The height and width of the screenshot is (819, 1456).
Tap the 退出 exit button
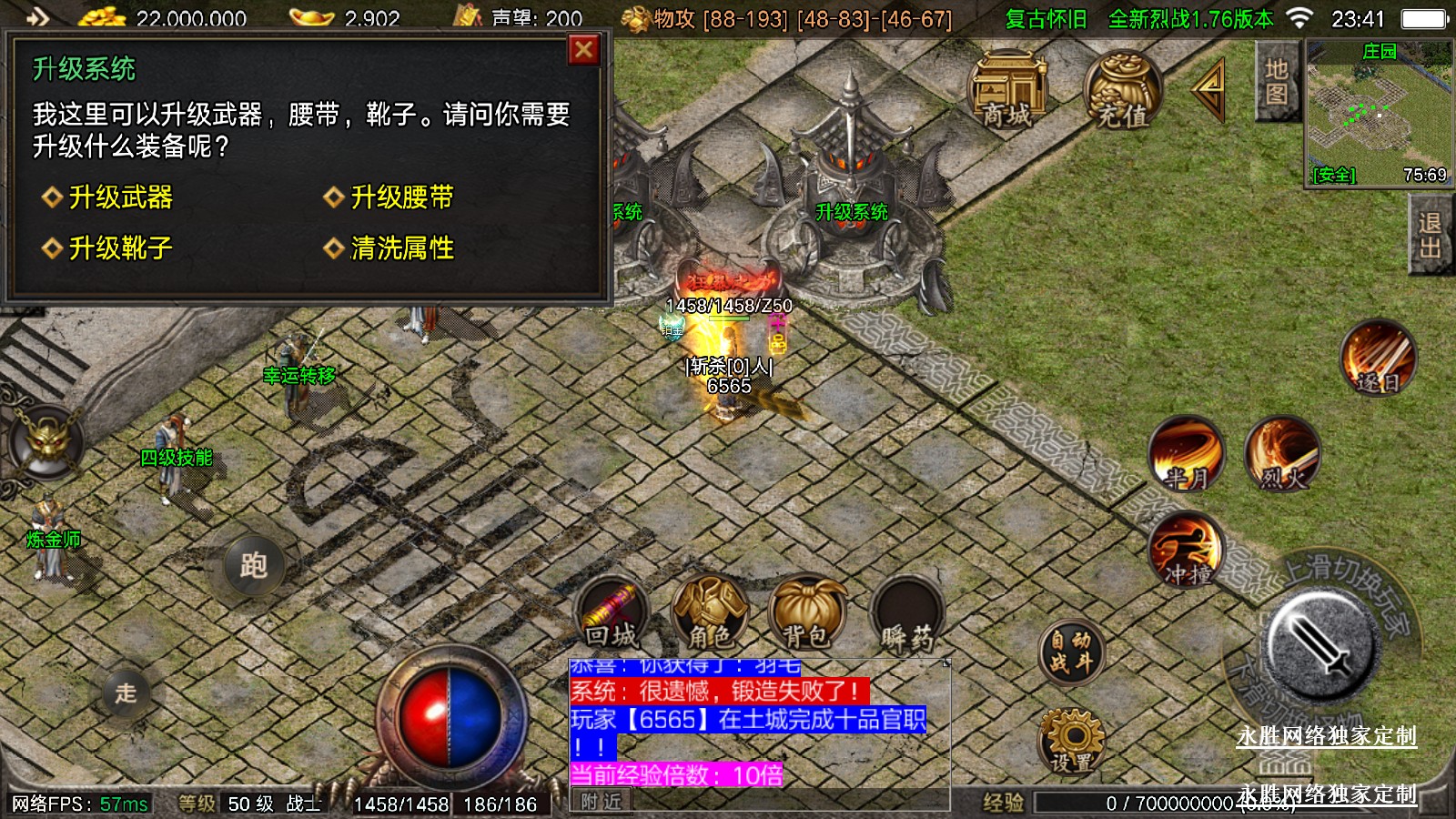click(x=1430, y=235)
